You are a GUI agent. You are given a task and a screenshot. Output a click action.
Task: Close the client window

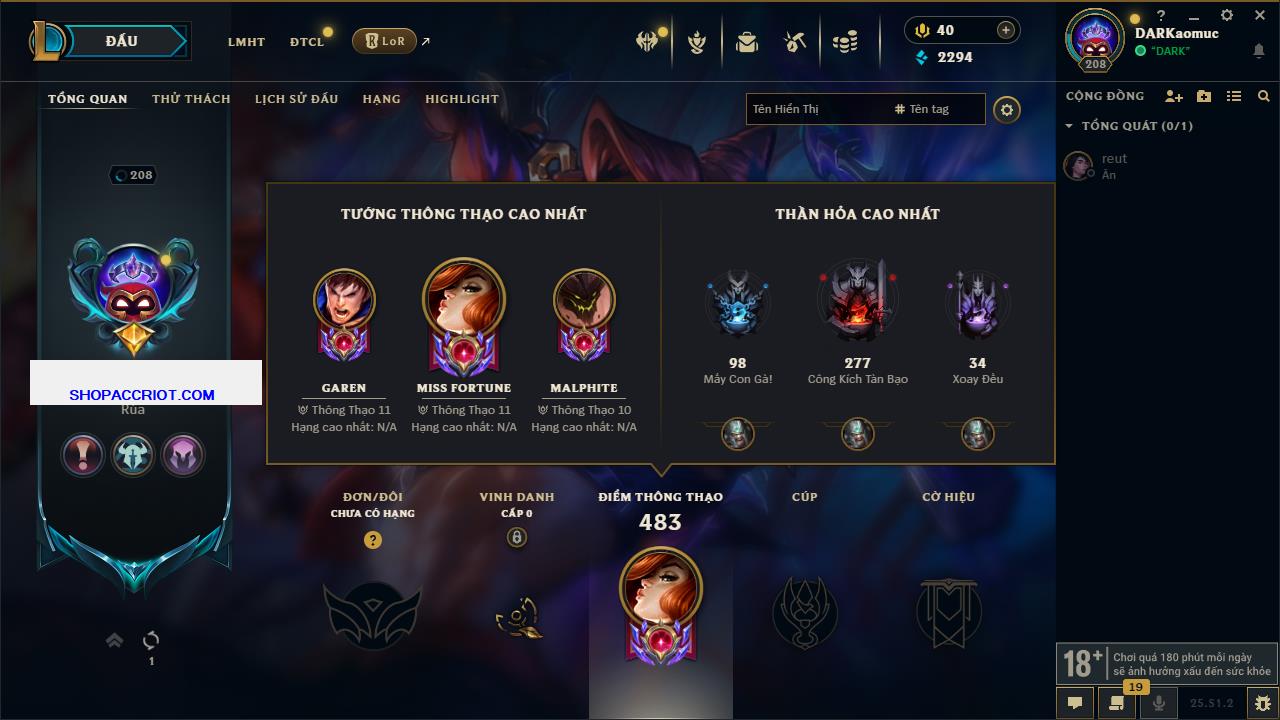(x=1260, y=15)
